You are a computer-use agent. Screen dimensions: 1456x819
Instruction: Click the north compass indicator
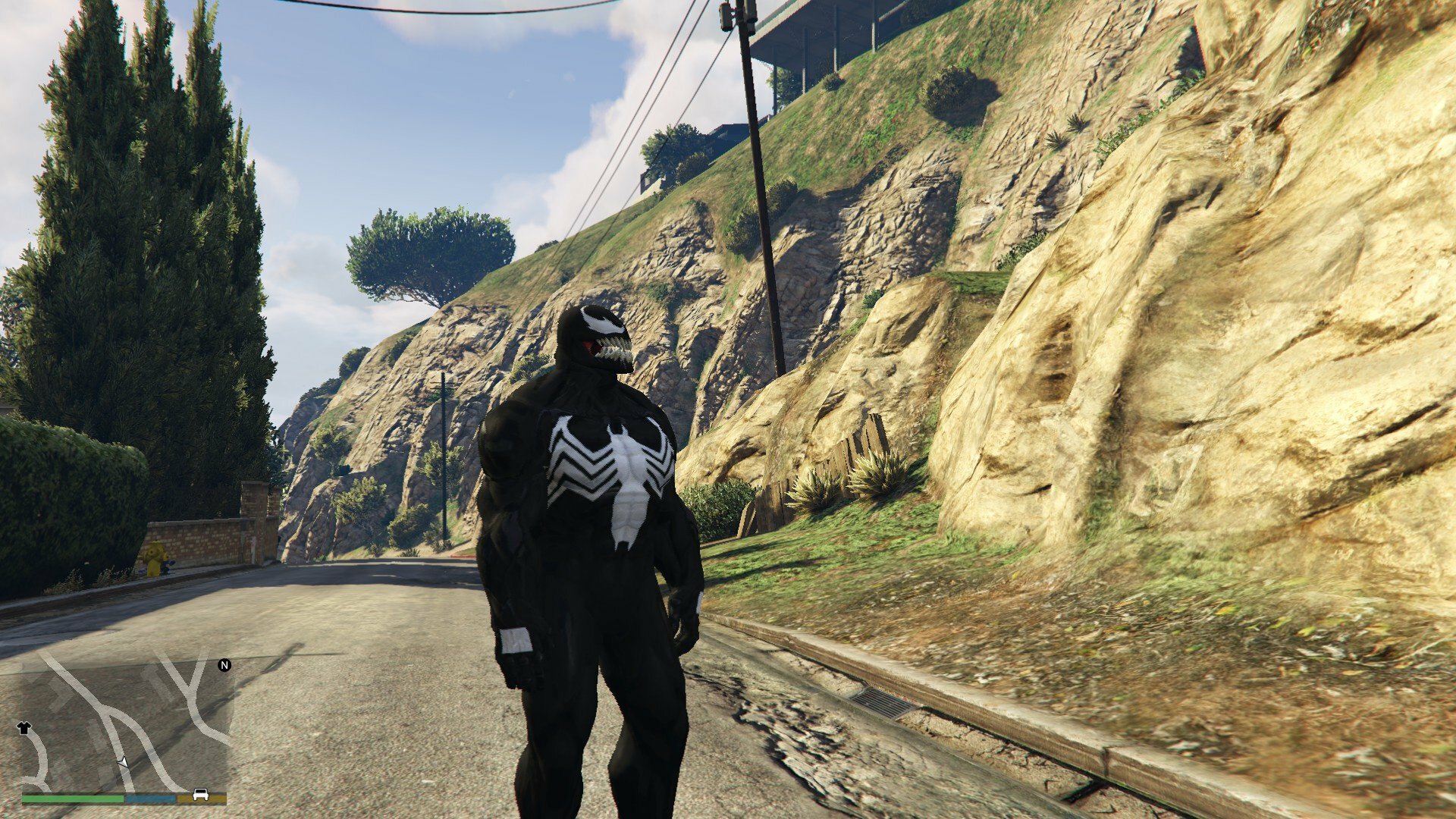[224, 665]
